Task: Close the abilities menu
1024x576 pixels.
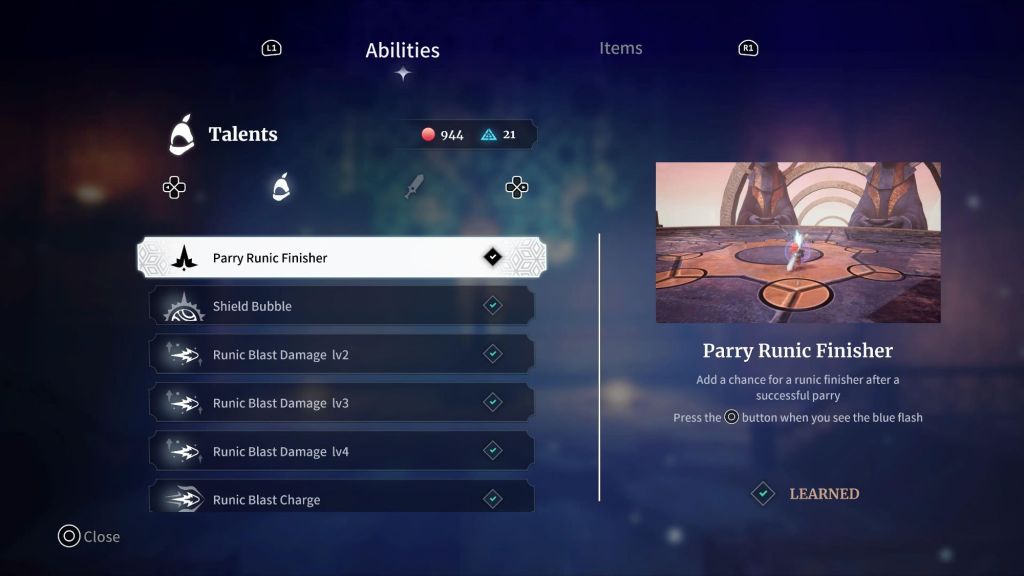Action: pos(89,537)
